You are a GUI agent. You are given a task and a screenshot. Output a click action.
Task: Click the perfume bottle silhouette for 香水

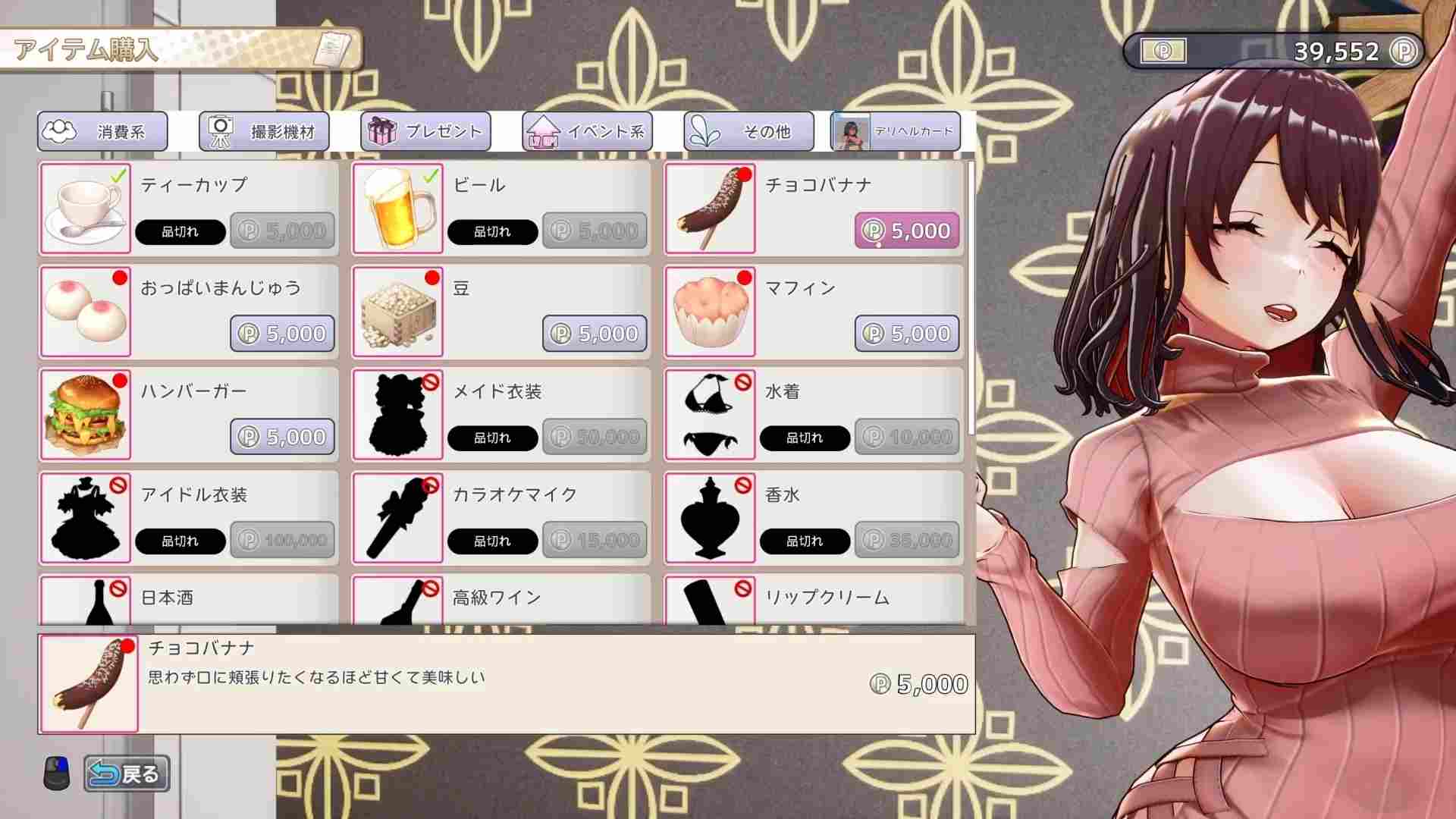[709, 516]
